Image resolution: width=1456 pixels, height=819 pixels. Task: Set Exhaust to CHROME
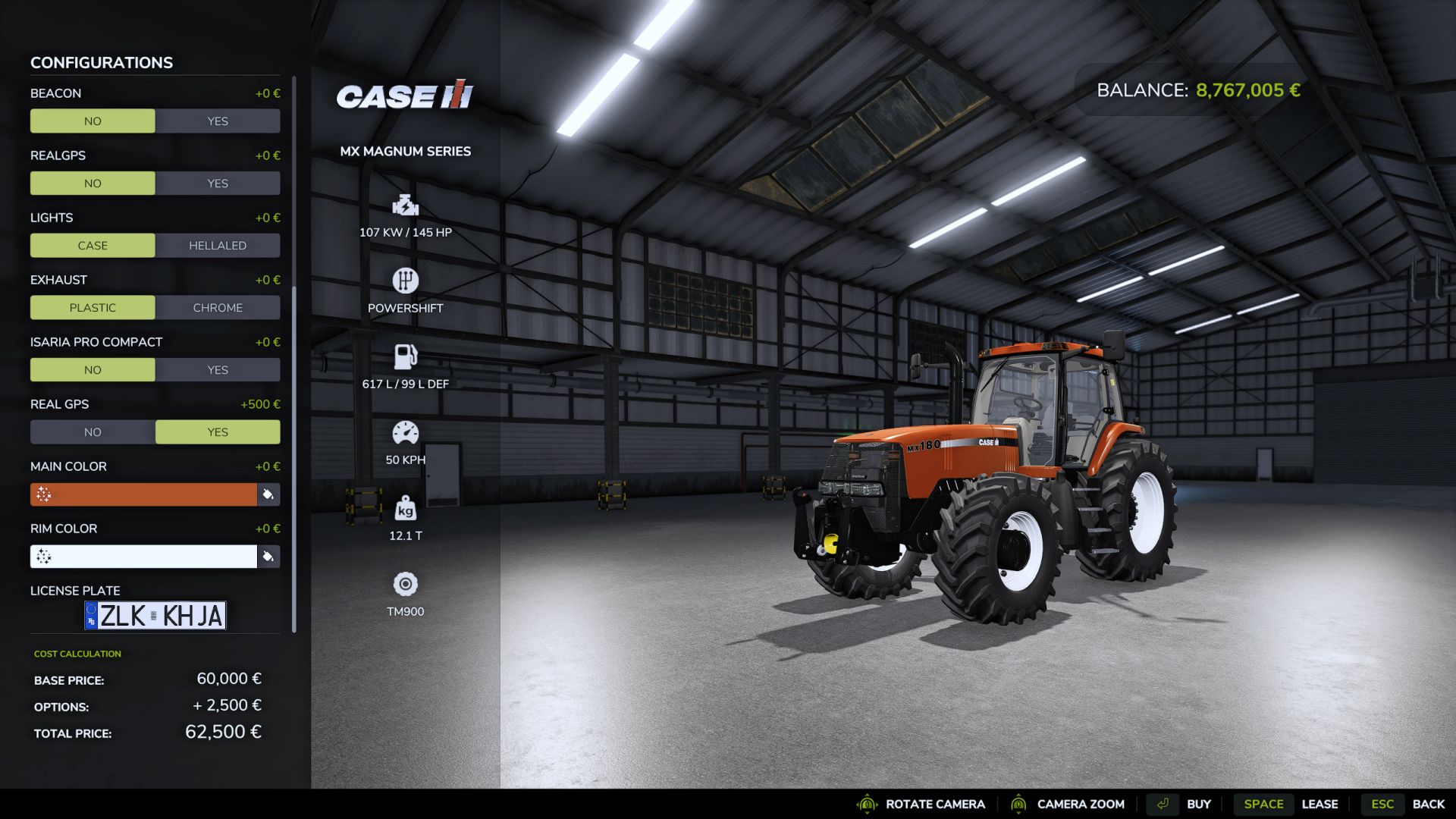[218, 307]
